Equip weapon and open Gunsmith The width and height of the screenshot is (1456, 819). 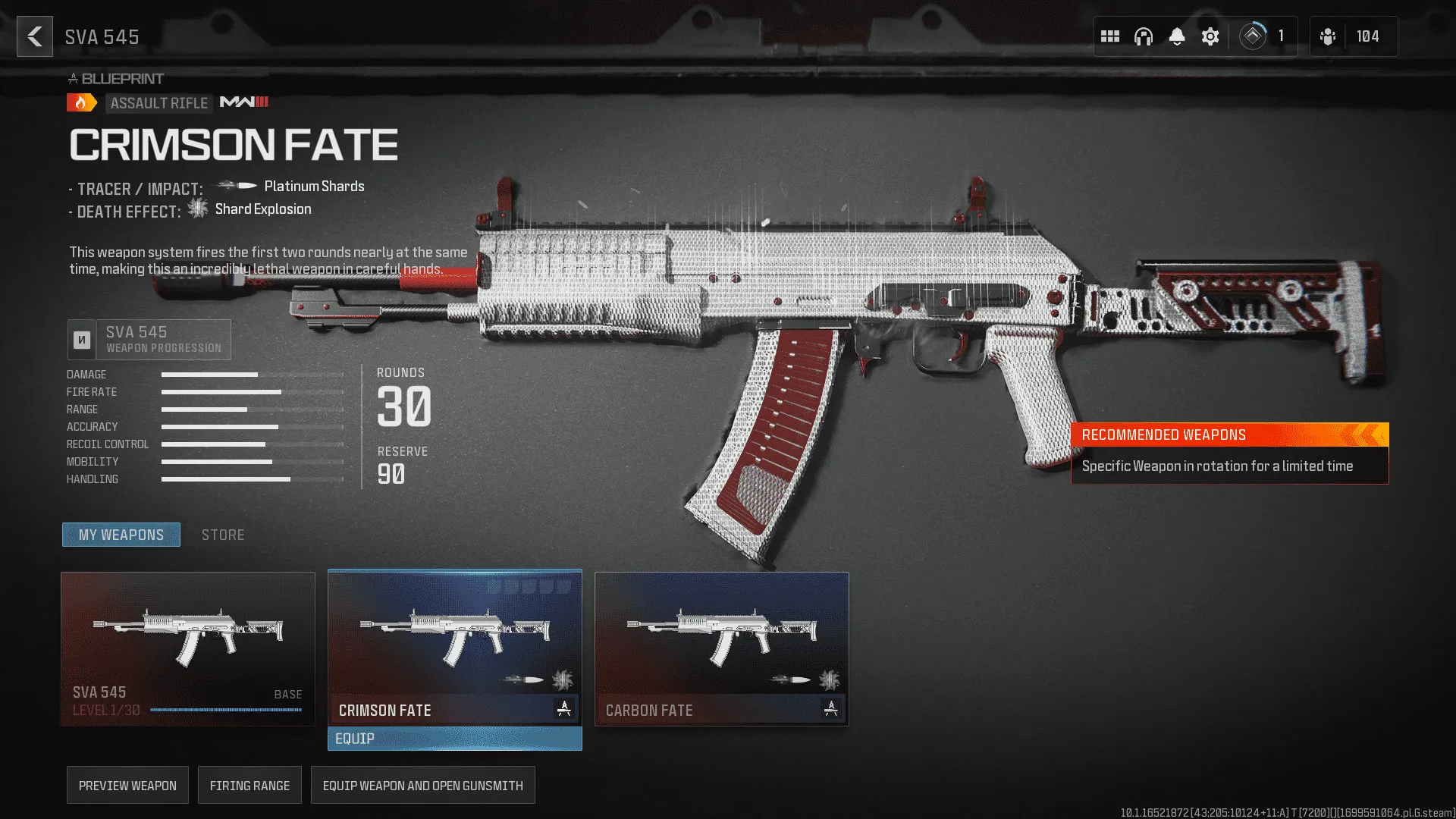[422, 786]
